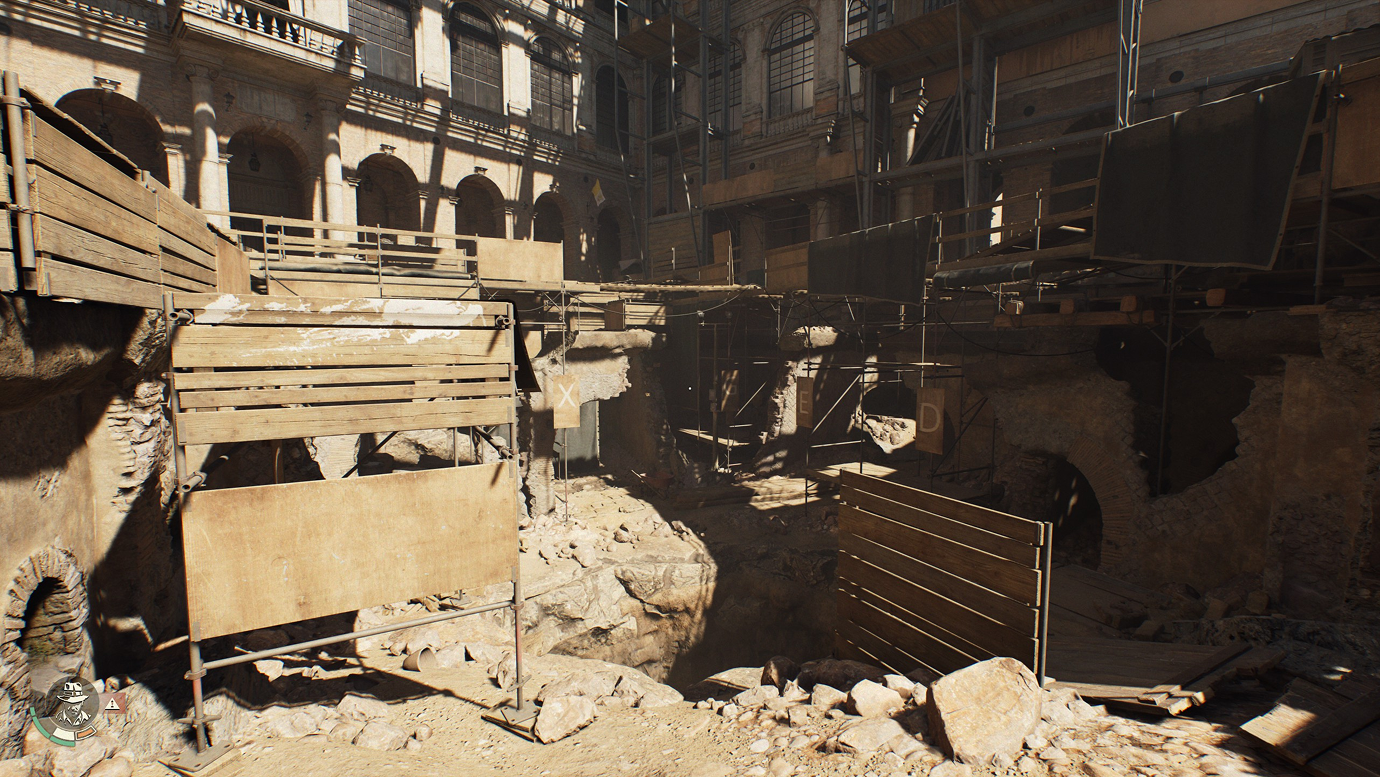Click the Indiana Jones portrait icon
This screenshot has height=777, width=1380.
click(x=73, y=705)
